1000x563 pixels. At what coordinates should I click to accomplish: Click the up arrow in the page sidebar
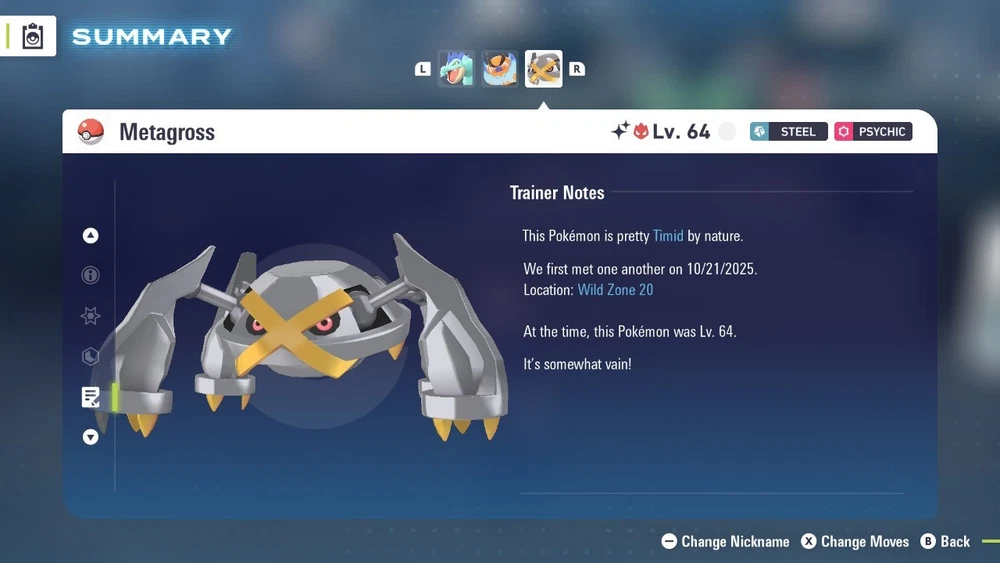pos(91,236)
